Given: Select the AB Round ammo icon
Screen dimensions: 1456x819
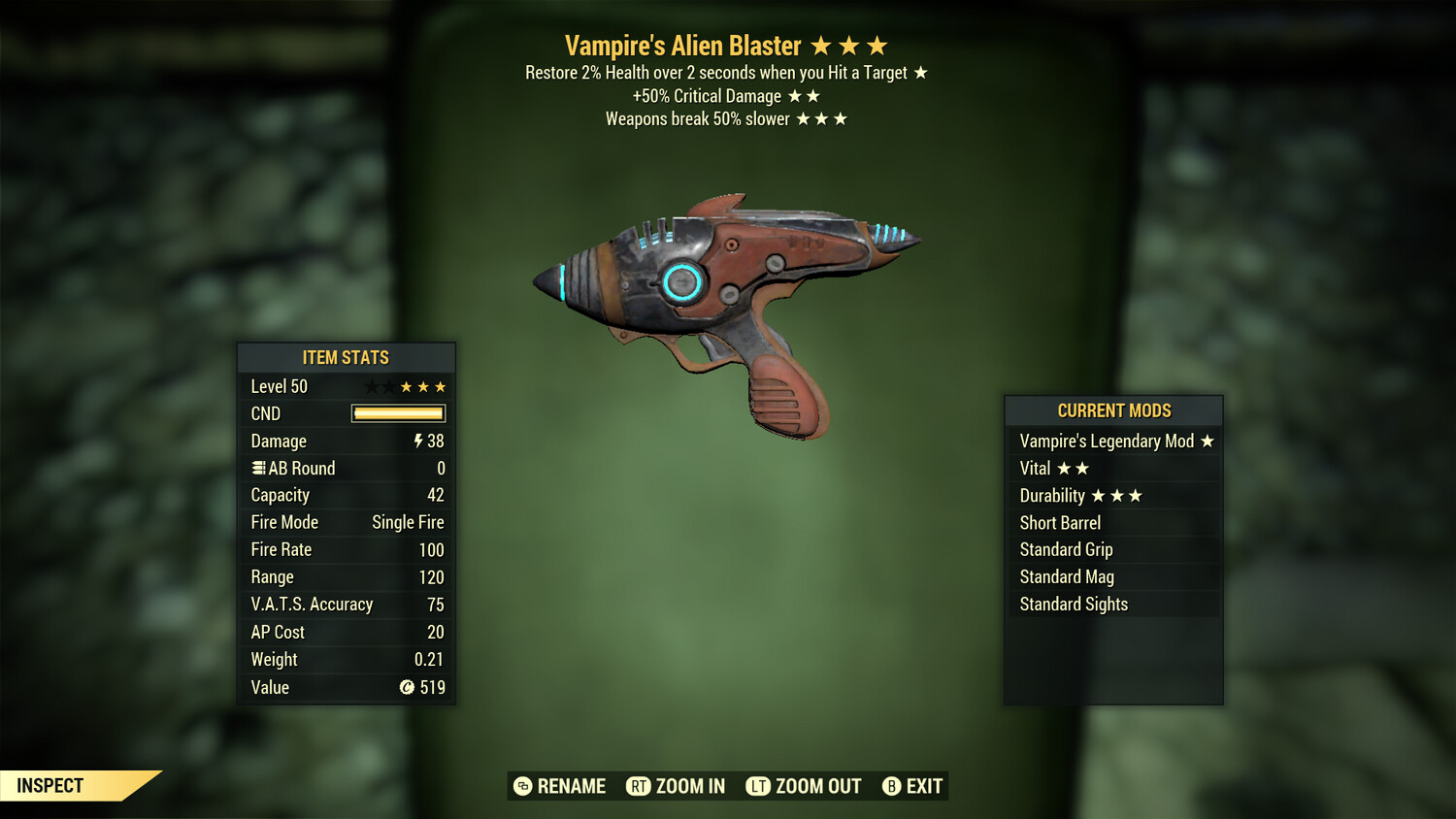Looking at the screenshot, I should pyautogui.click(x=257, y=468).
